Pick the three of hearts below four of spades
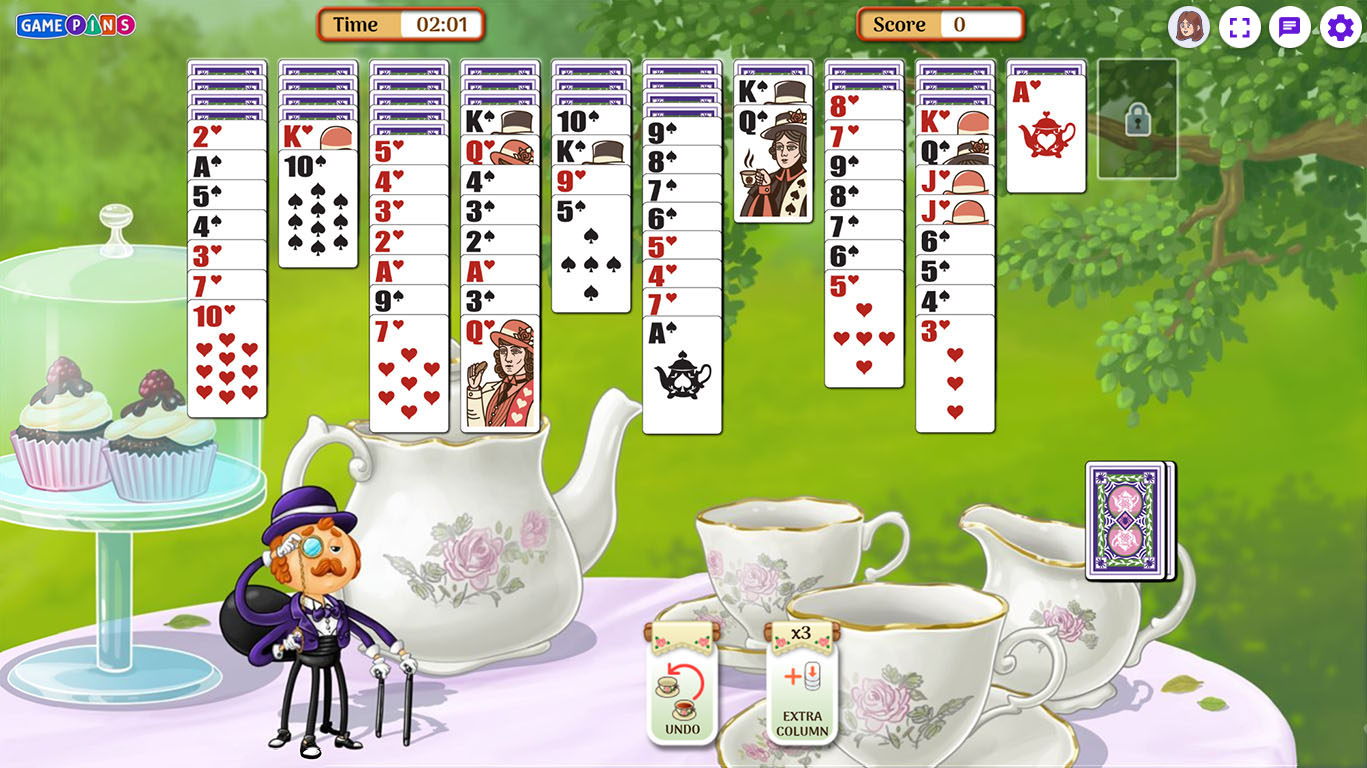Viewport: 1367px width, 768px height. point(955,375)
